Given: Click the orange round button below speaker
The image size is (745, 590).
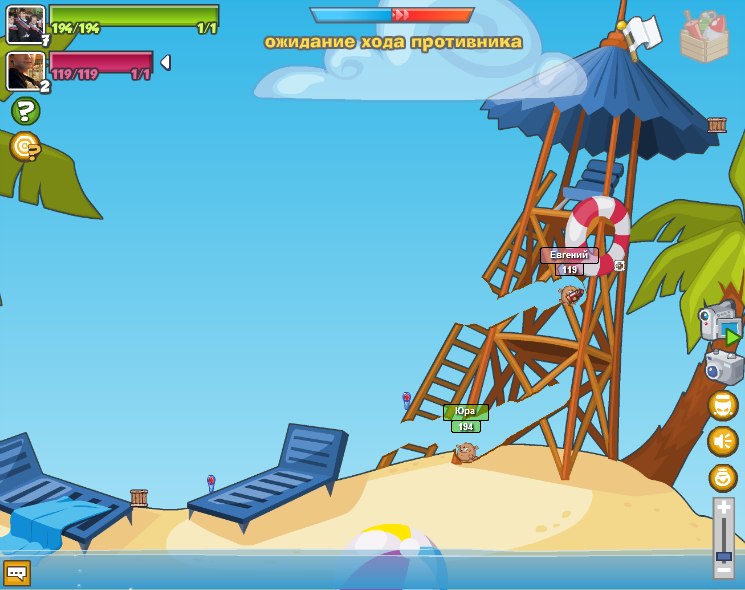Looking at the screenshot, I should [x=722, y=477].
